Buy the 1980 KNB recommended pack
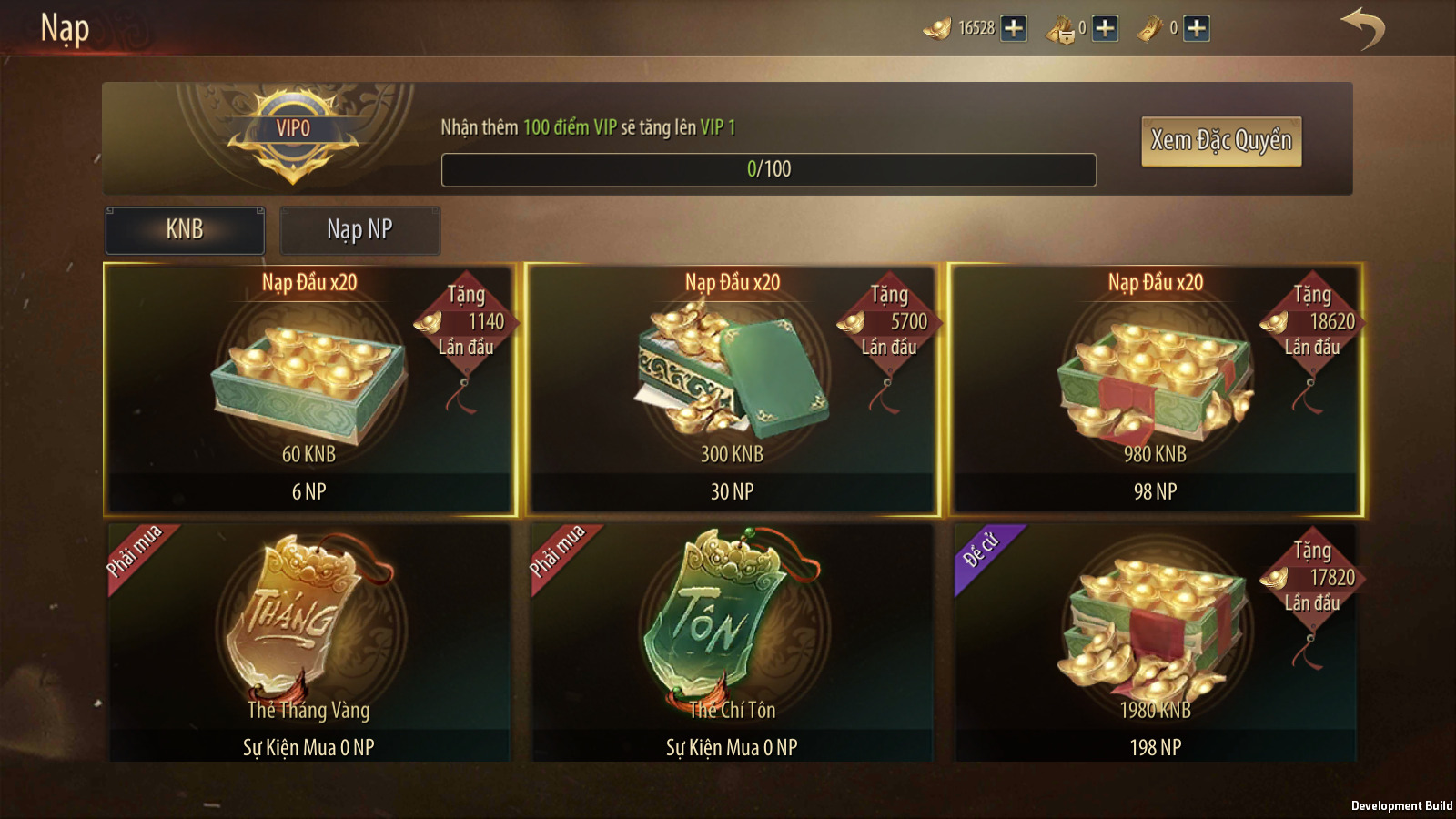This screenshot has width=1456, height=819. pyautogui.click(x=1156, y=642)
